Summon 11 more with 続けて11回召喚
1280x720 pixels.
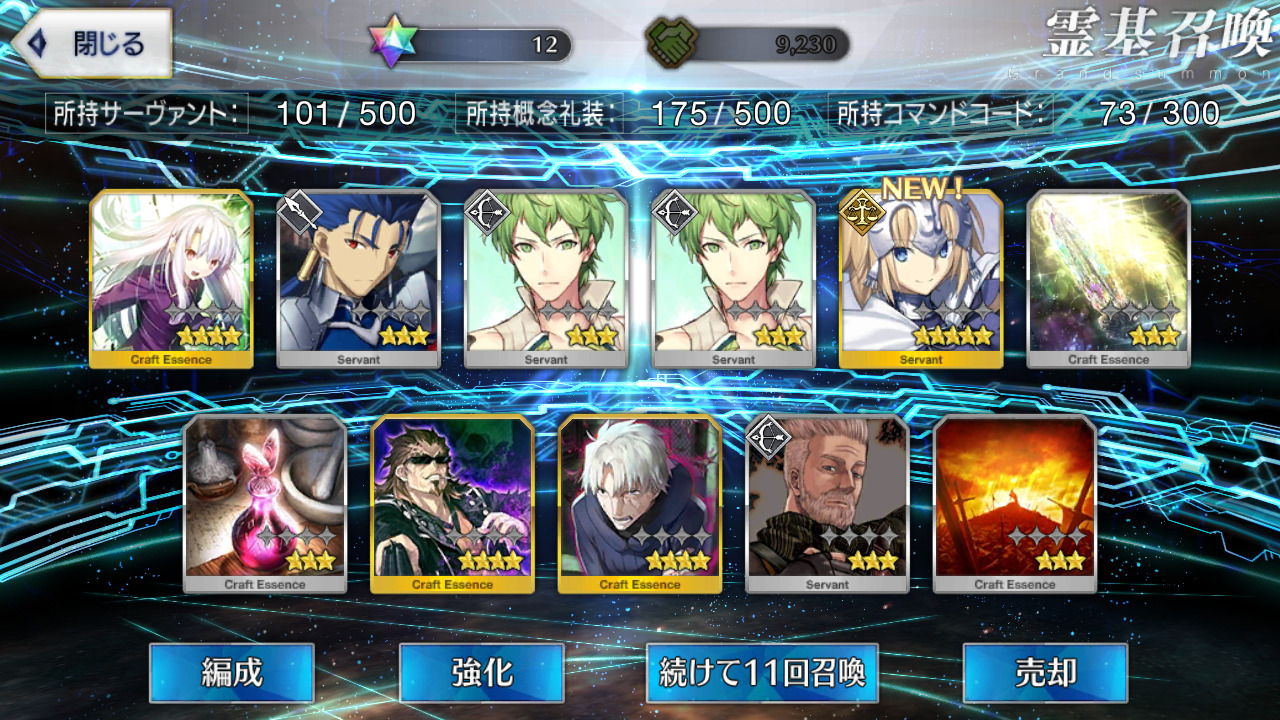tap(762, 672)
